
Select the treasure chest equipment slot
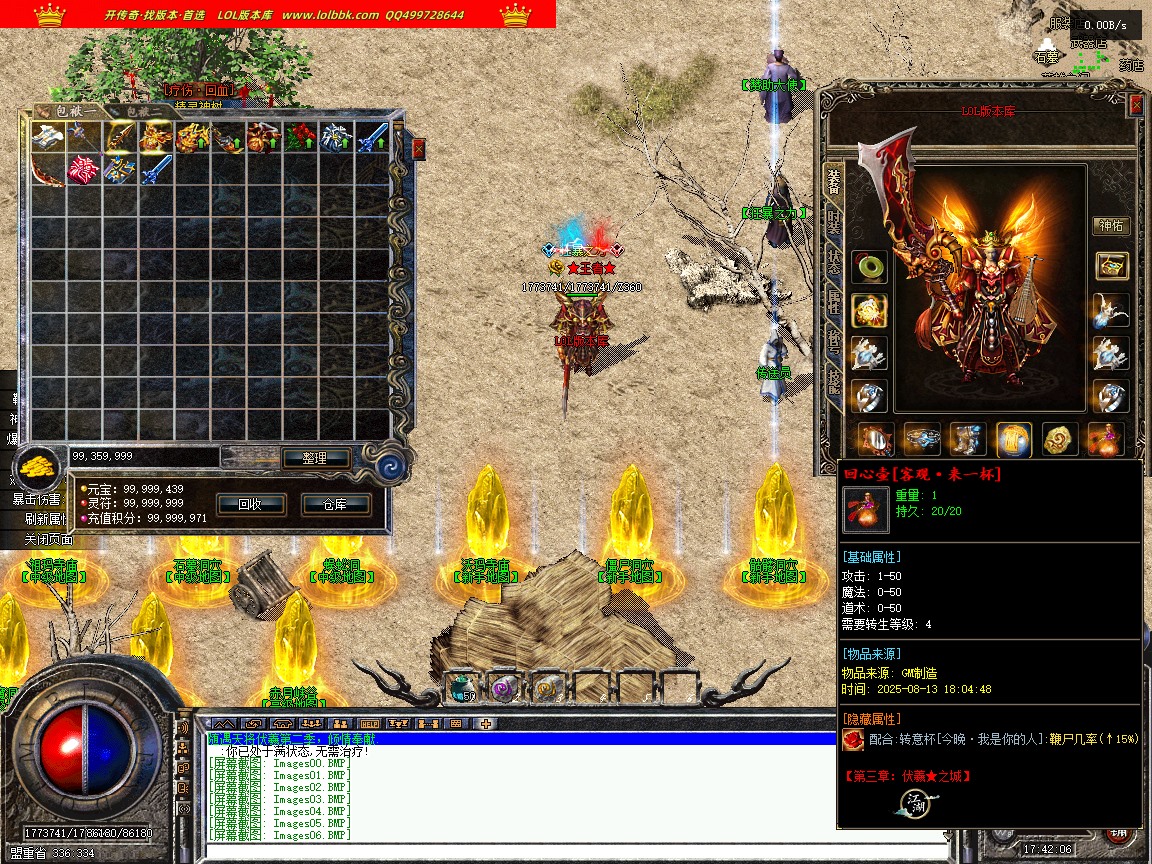point(1111,265)
